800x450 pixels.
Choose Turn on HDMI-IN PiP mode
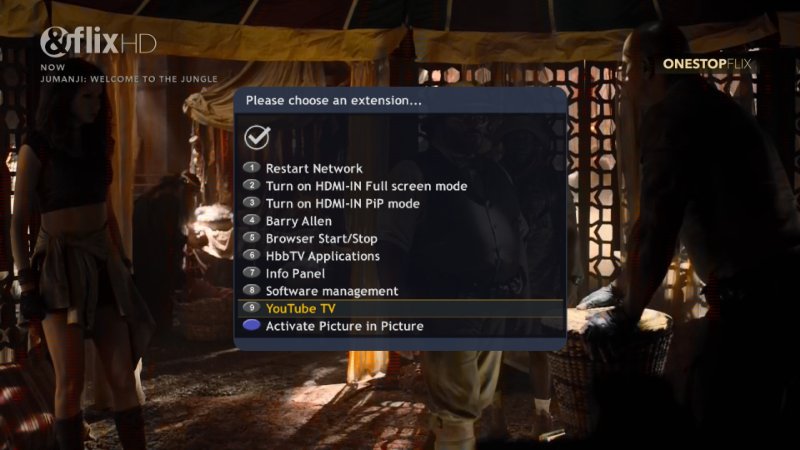[342, 204]
